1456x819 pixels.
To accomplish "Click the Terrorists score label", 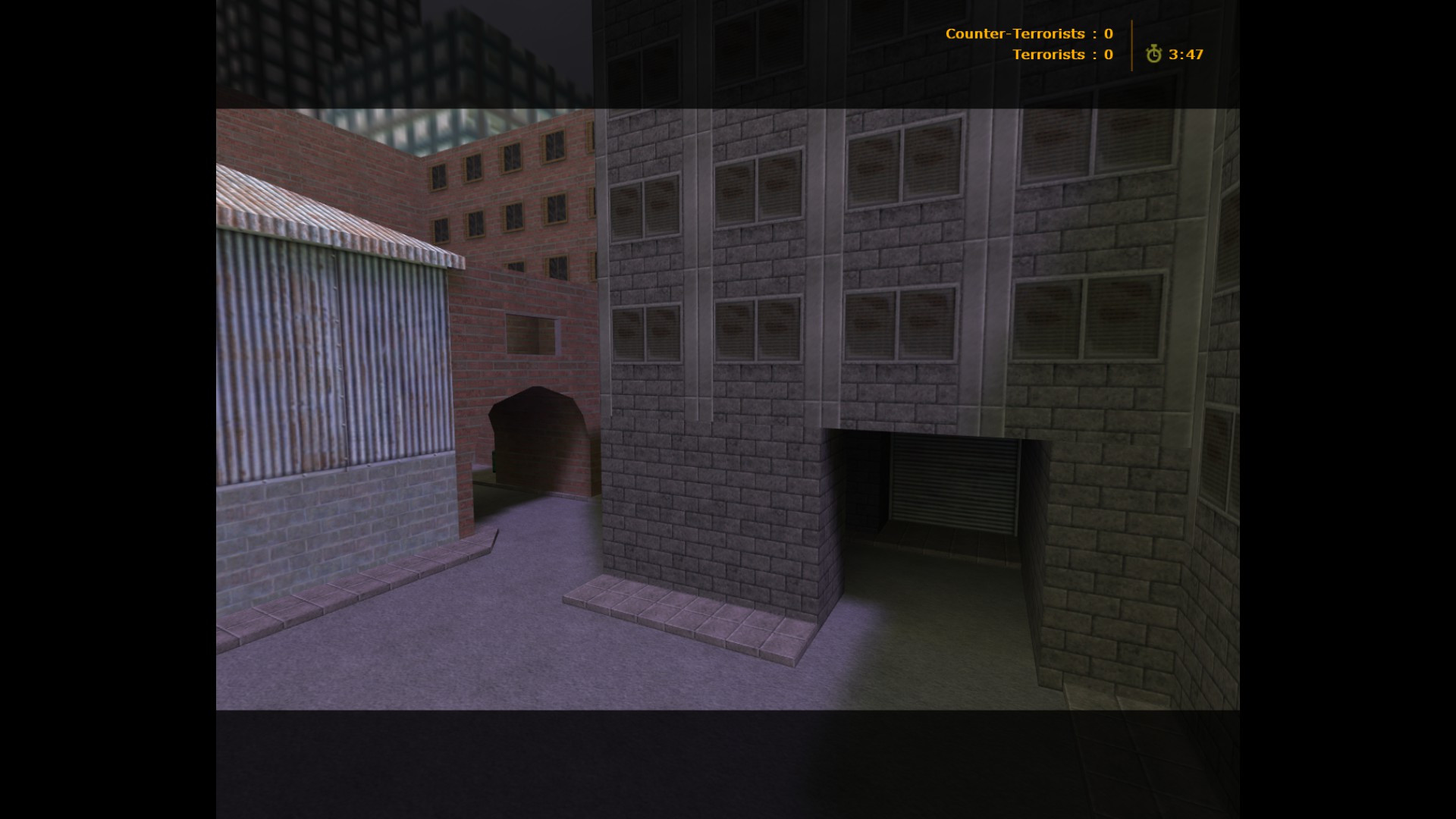I will (1050, 55).
